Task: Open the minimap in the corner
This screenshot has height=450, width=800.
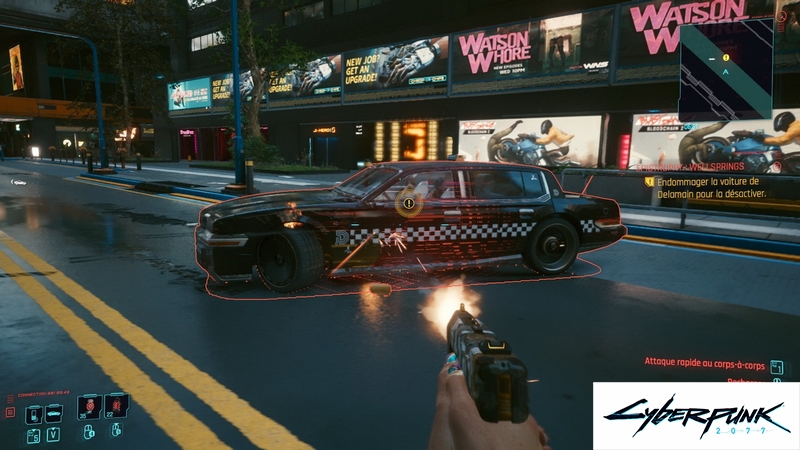Action: point(726,68)
